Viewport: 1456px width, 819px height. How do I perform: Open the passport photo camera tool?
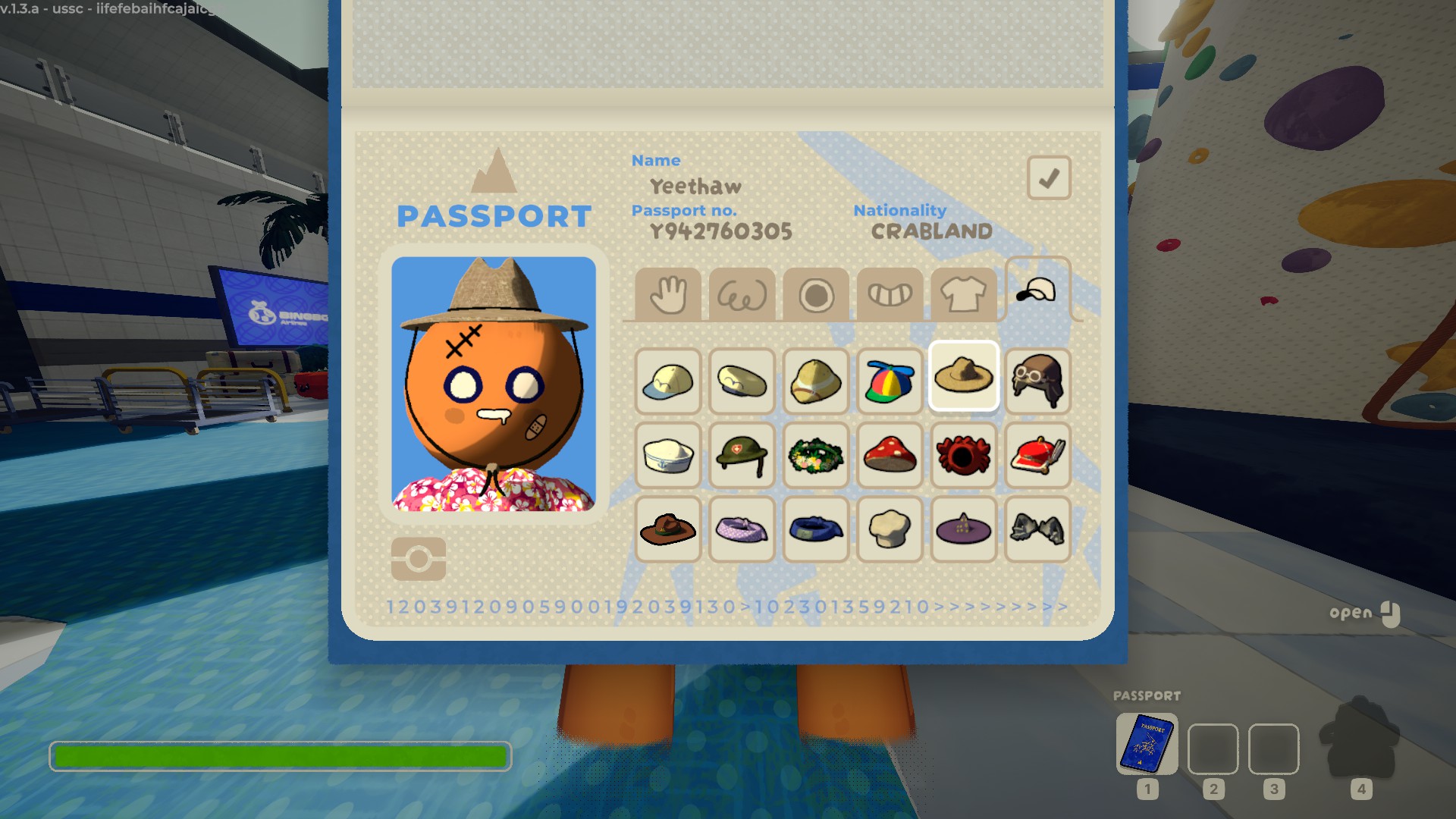pos(419,558)
